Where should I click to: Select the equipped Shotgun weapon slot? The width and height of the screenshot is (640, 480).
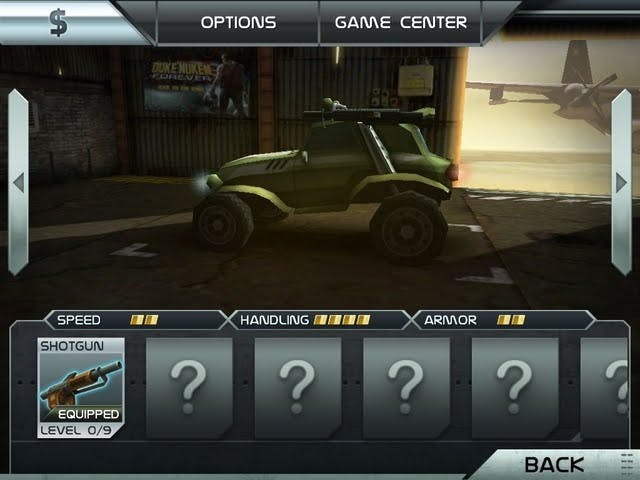tap(81, 388)
